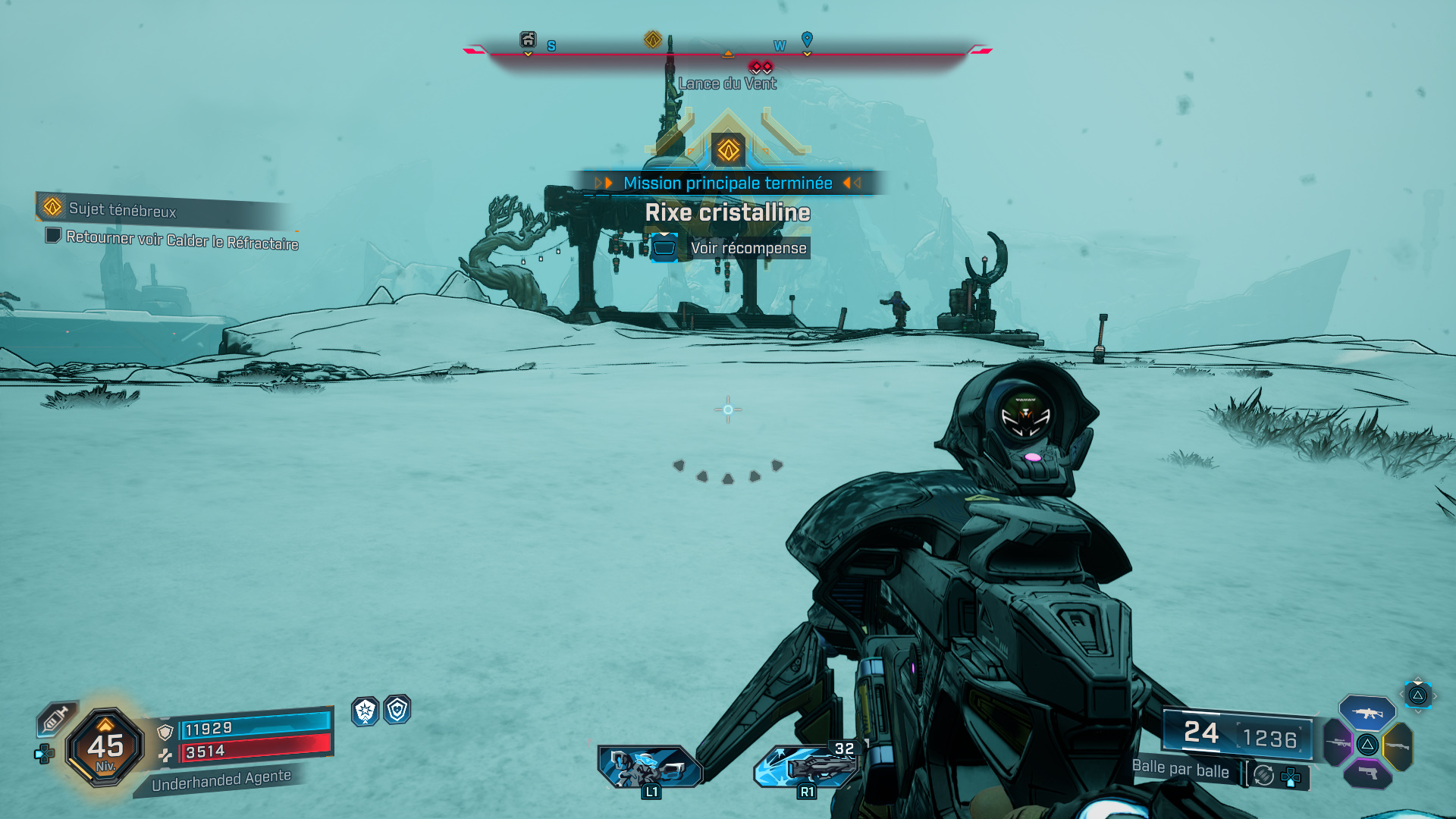Select the starburst shield buff icon
This screenshot has height=819, width=1456.
point(366,711)
